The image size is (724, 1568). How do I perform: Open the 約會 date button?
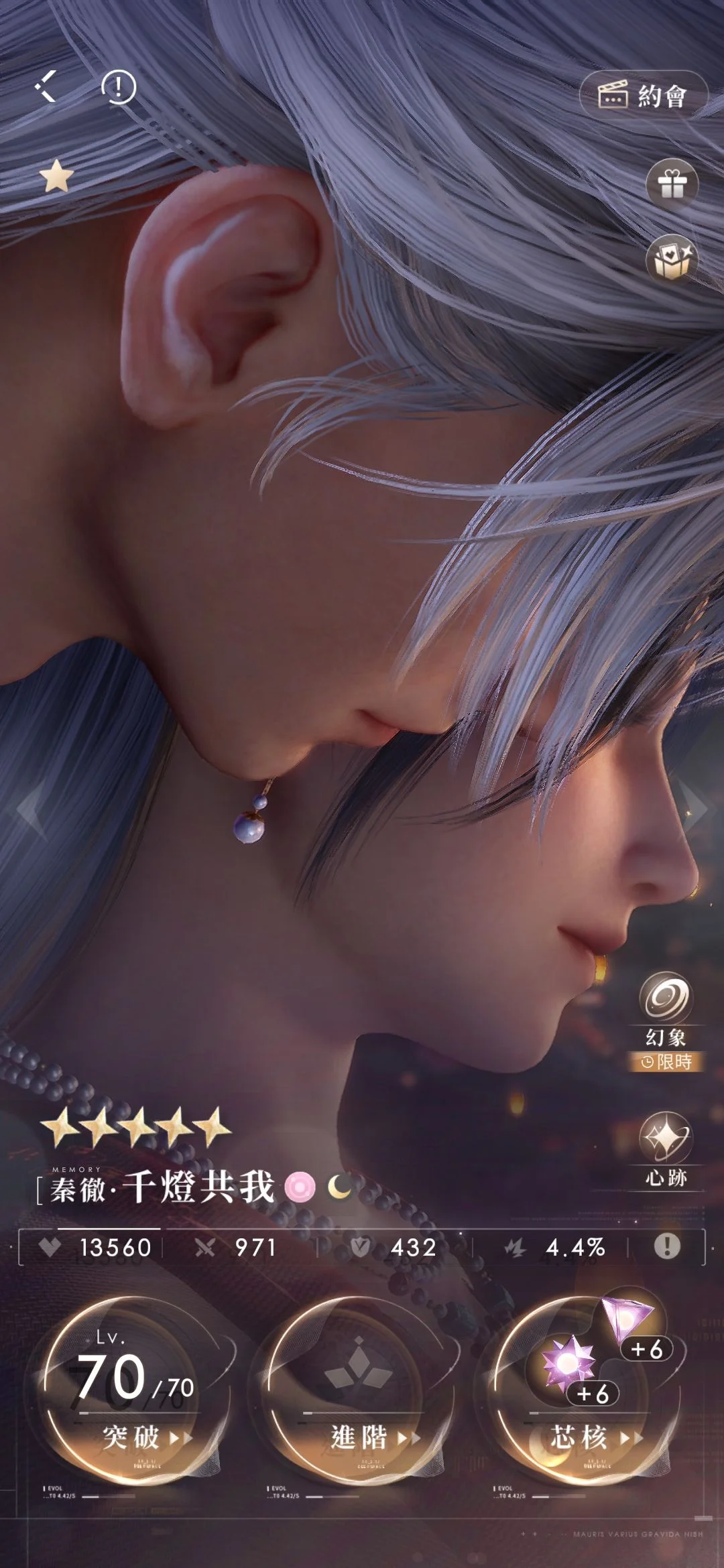coord(642,96)
